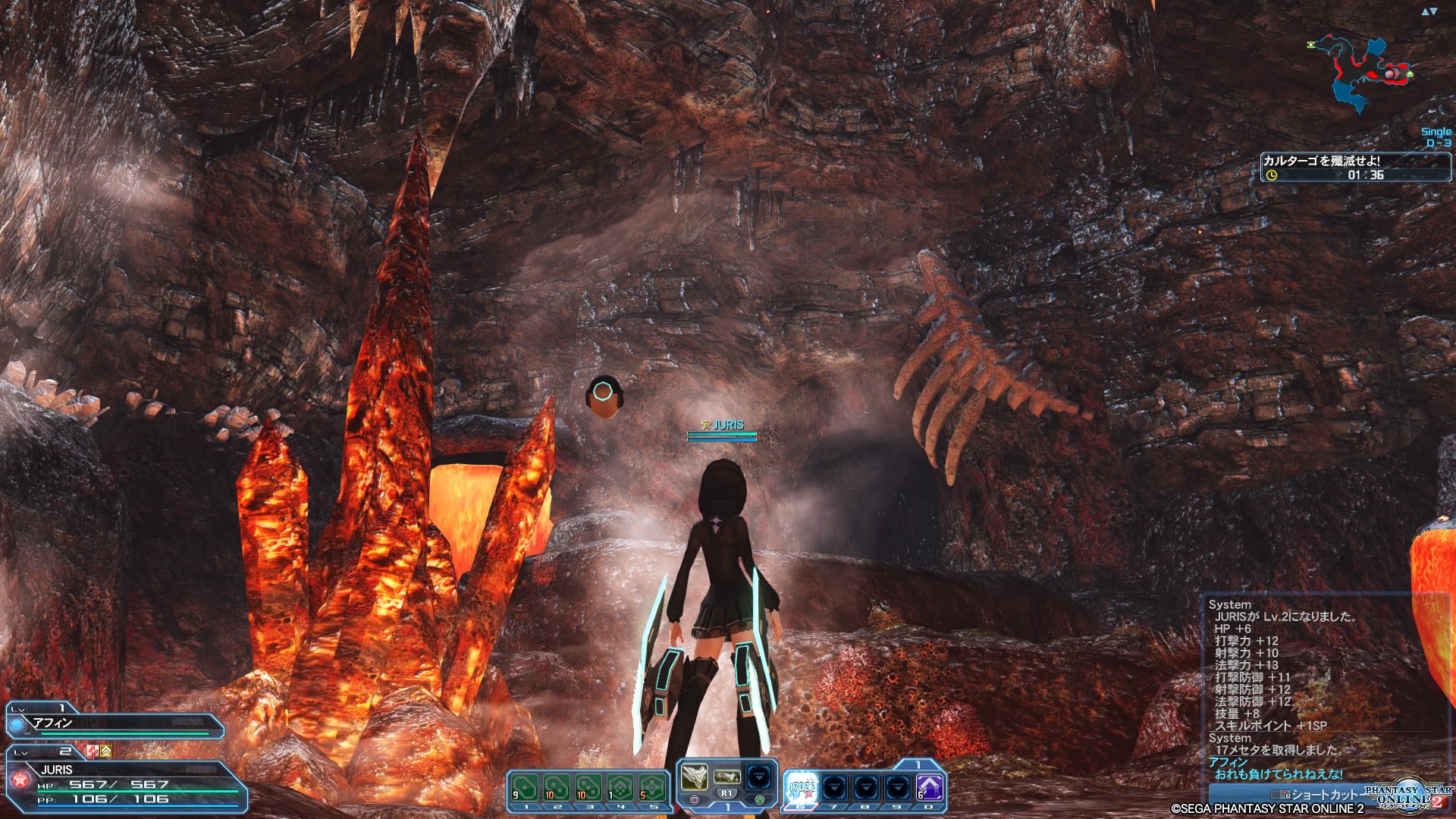Use the consumable item in hotbar slot 5
The height and width of the screenshot is (819, 1456).
tap(651, 787)
